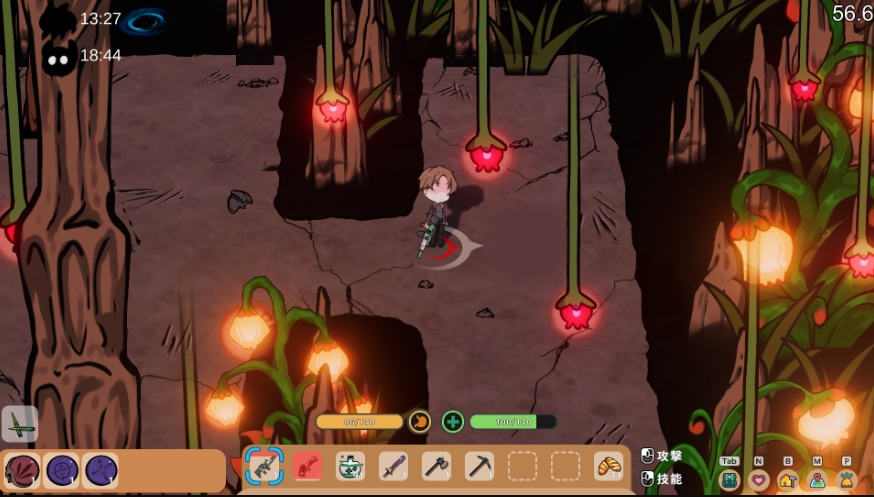874x497 pixels.
Task: Click the golden bell icon
Action: coord(847,479)
